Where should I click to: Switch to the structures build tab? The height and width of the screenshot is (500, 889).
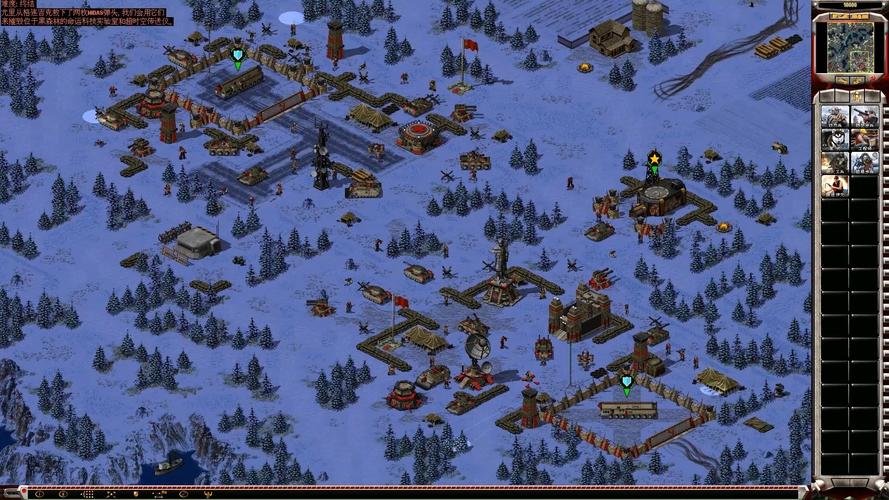[826, 97]
